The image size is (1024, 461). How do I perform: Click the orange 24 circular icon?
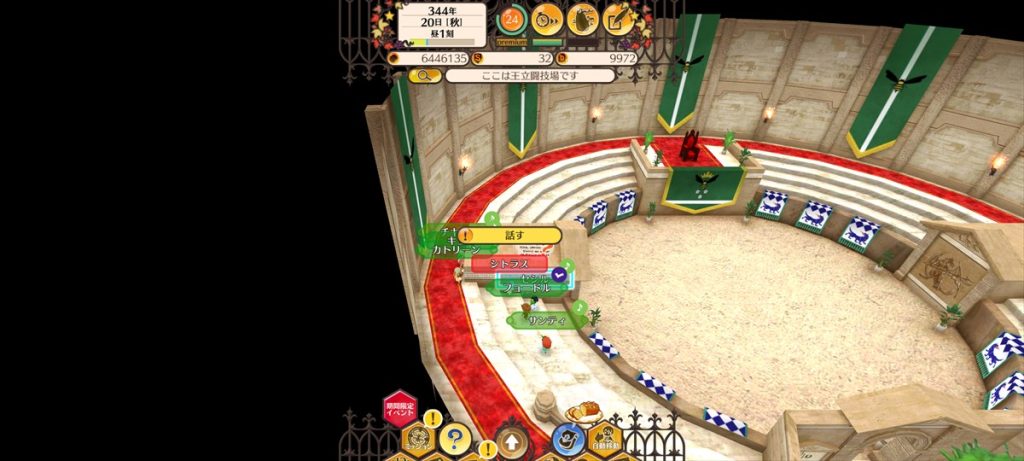(512, 18)
